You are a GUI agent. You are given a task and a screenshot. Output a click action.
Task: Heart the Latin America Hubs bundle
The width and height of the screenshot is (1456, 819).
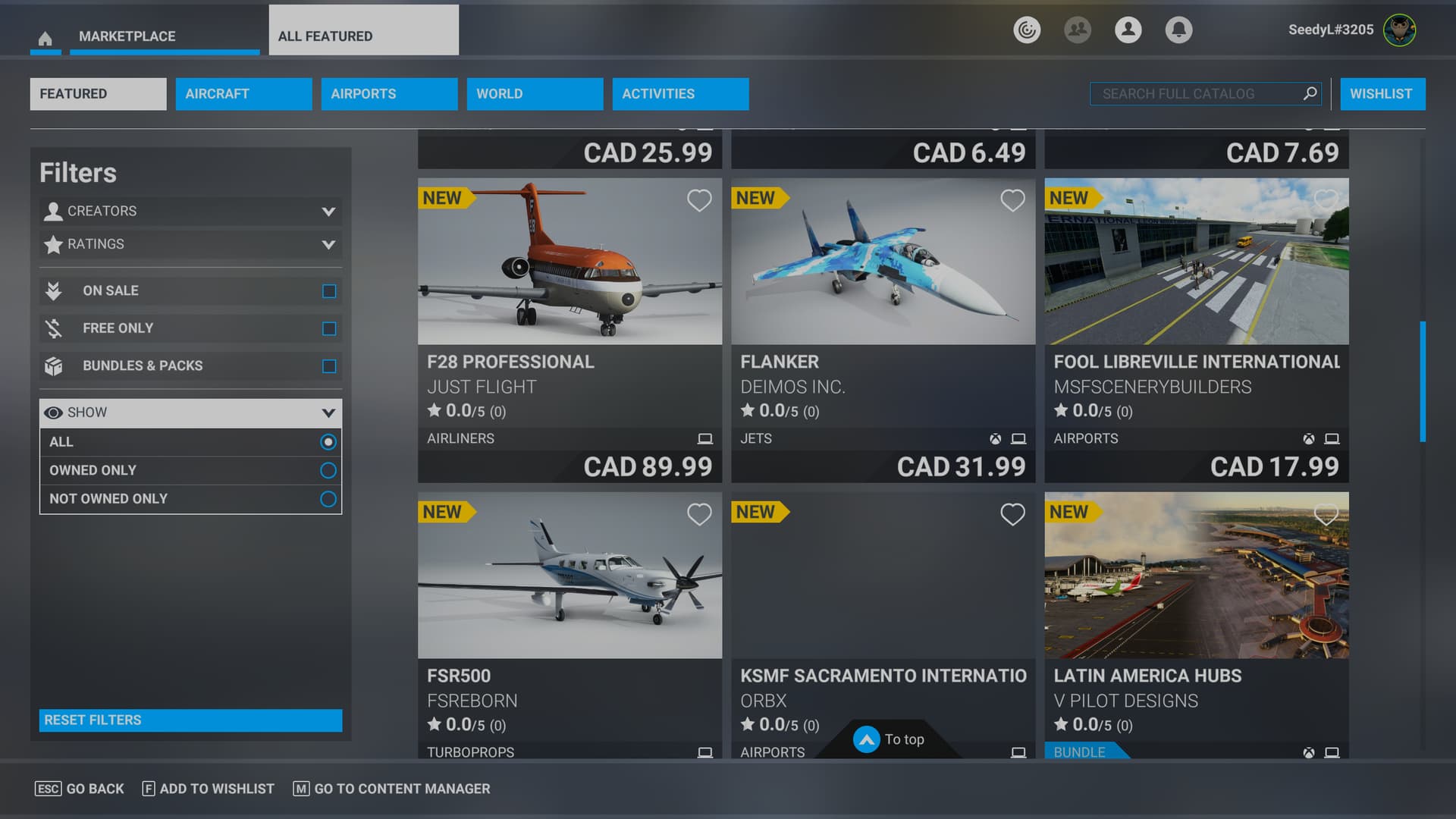(1326, 514)
